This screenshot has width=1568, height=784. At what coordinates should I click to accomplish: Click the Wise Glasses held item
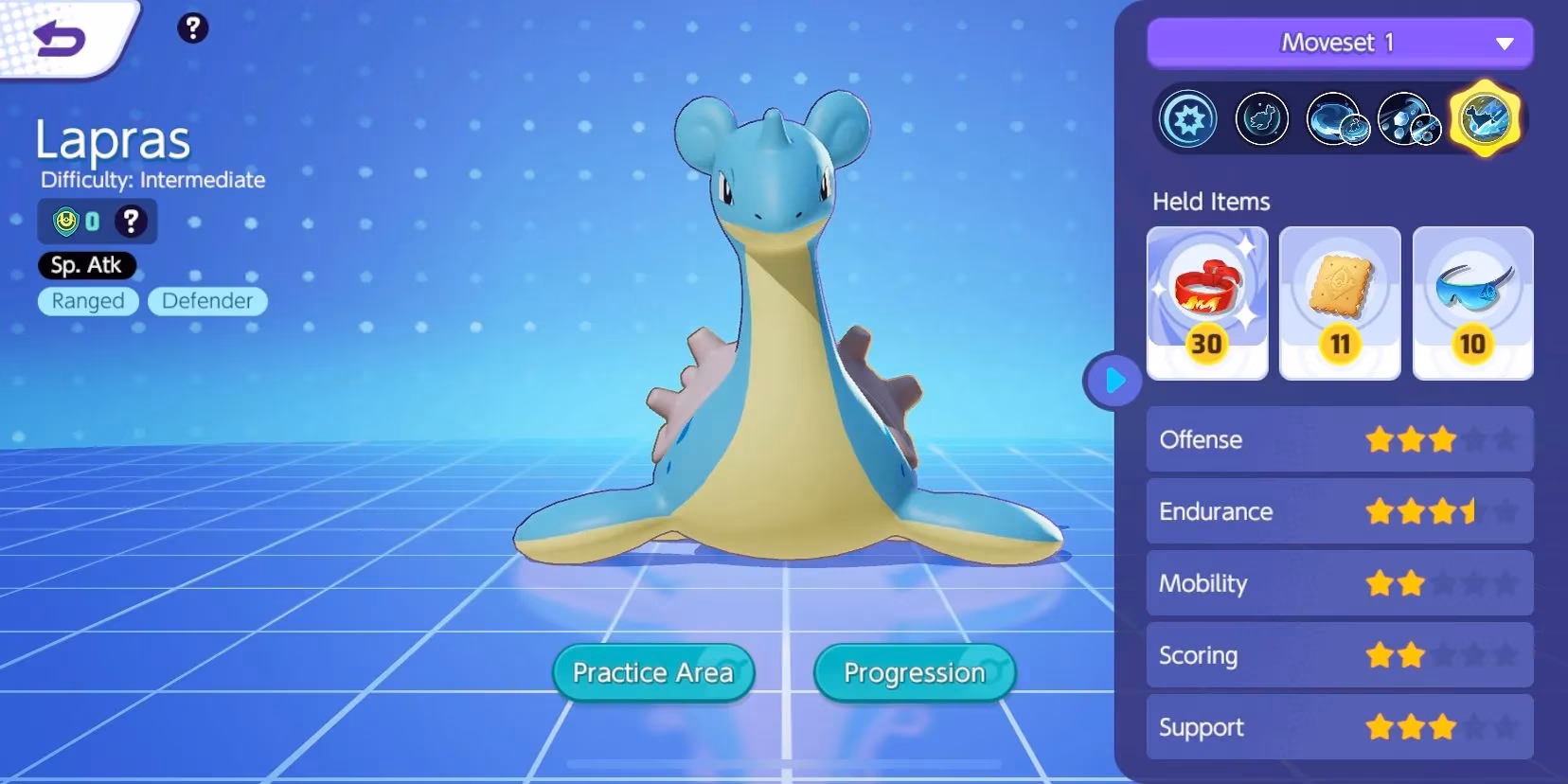click(x=1472, y=301)
